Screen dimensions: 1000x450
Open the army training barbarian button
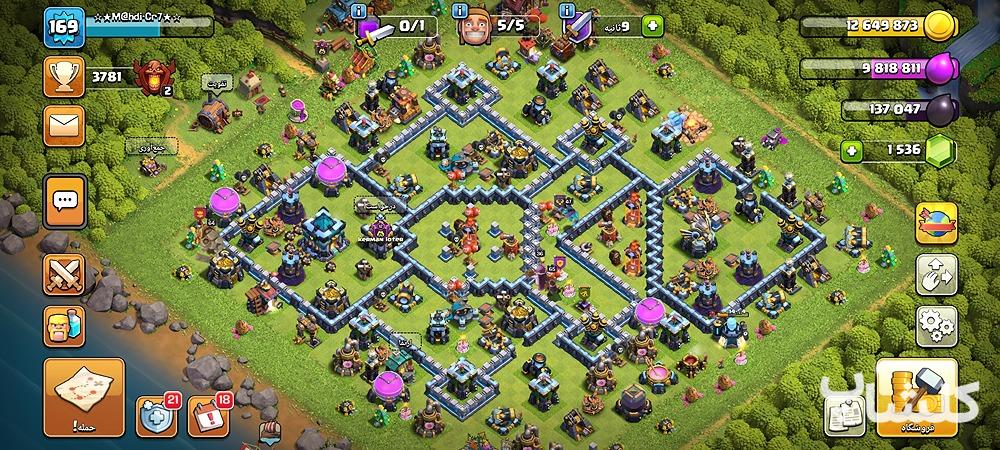click(x=63, y=327)
